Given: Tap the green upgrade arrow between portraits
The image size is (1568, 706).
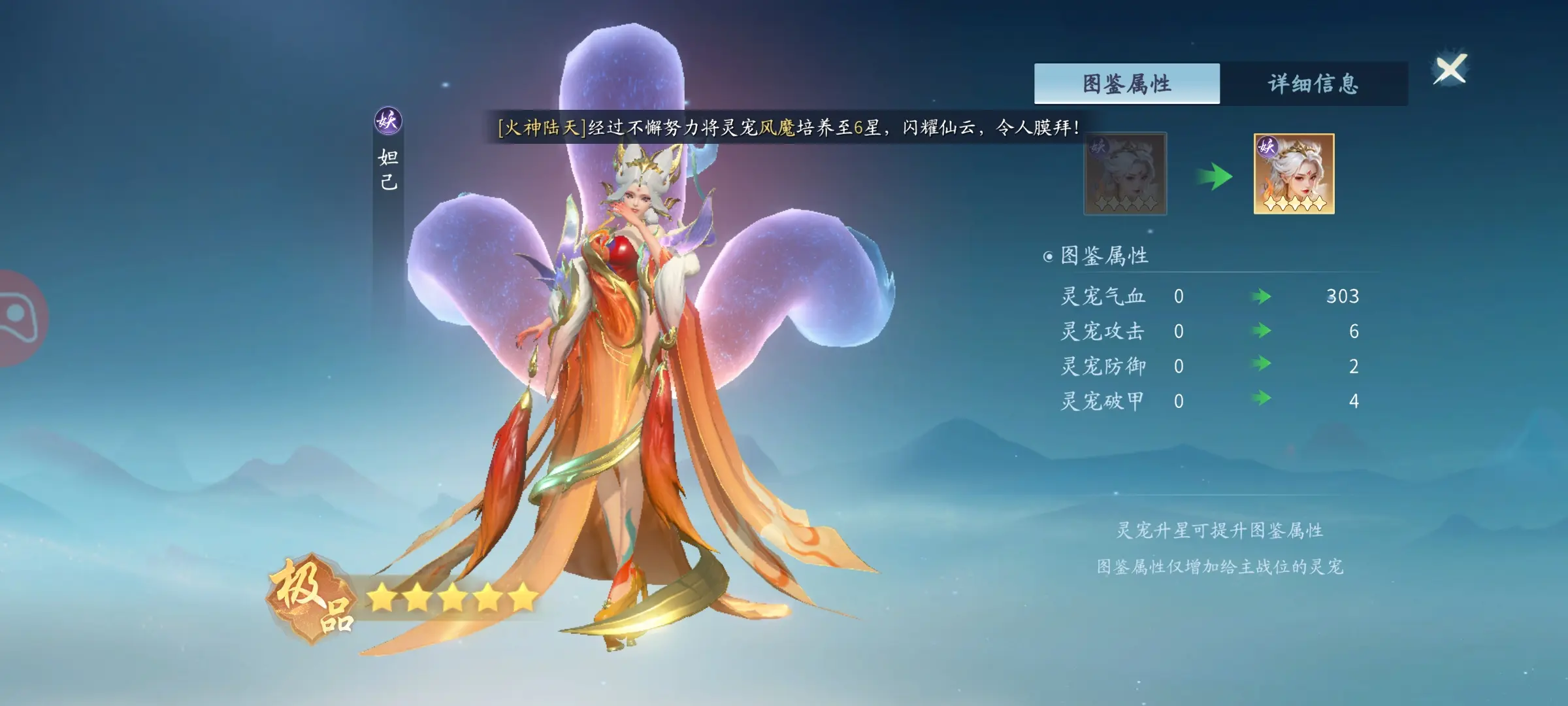Looking at the screenshot, I should point(1213,176).
